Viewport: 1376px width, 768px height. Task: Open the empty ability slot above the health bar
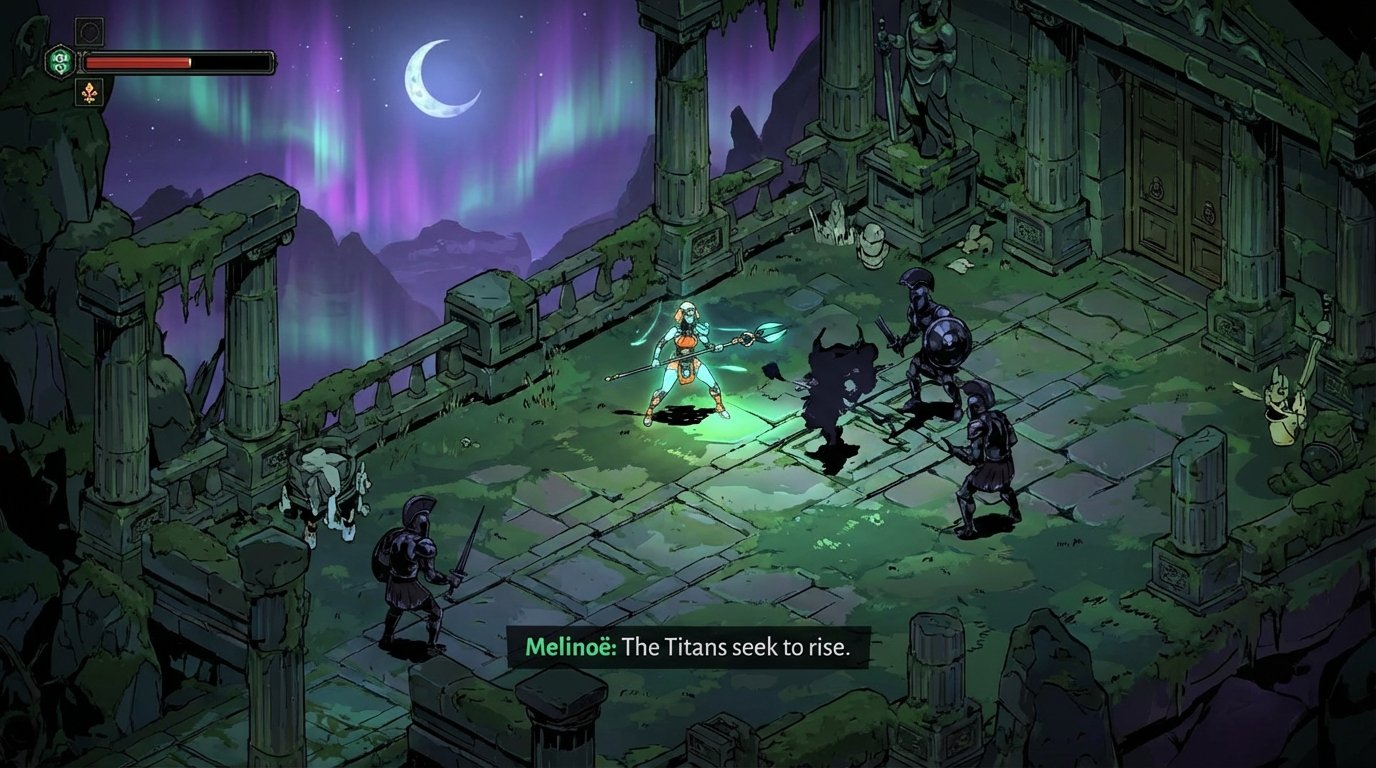click(91, 31)
